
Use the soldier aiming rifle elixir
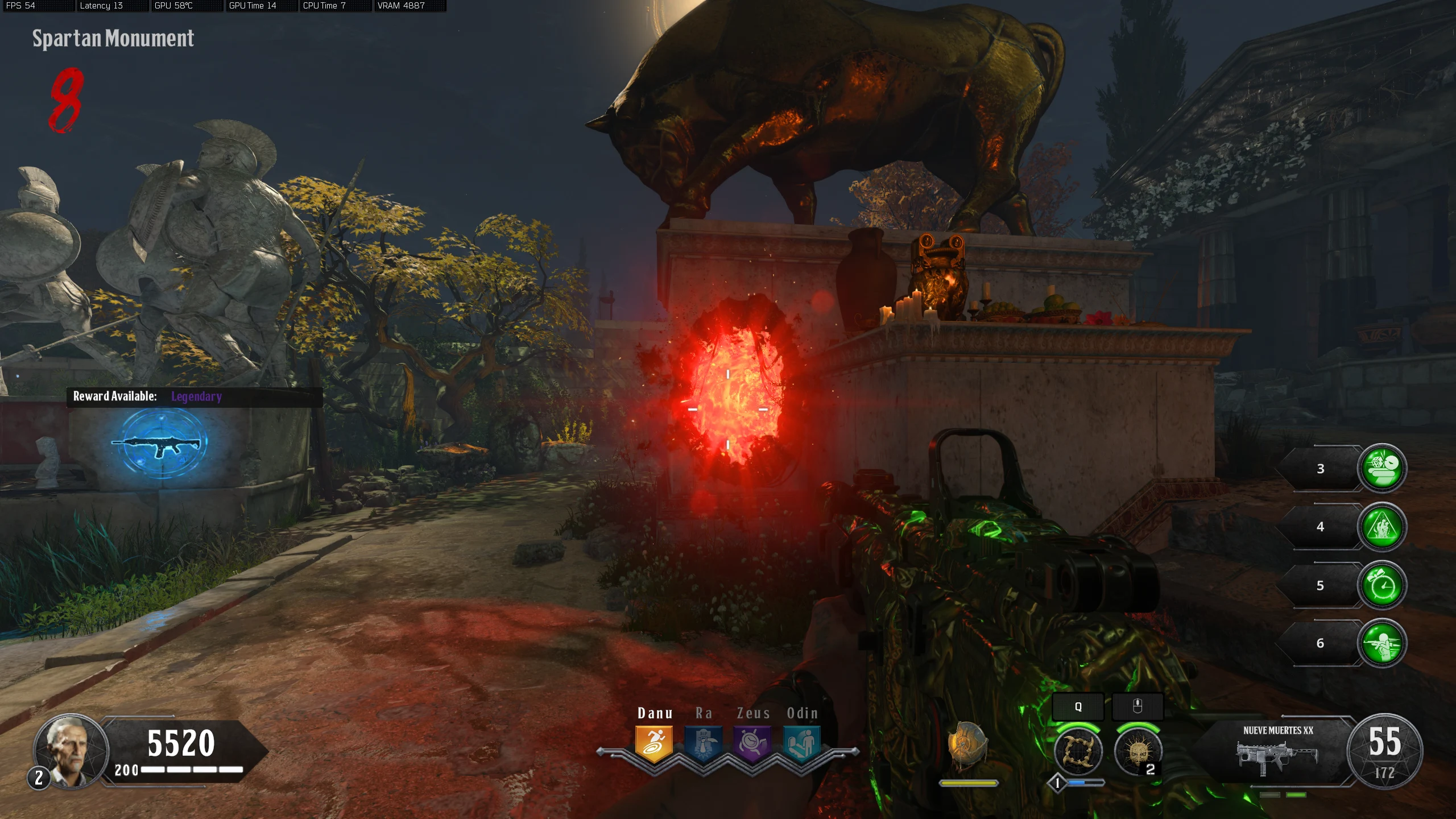click(x=1382, y=643)
